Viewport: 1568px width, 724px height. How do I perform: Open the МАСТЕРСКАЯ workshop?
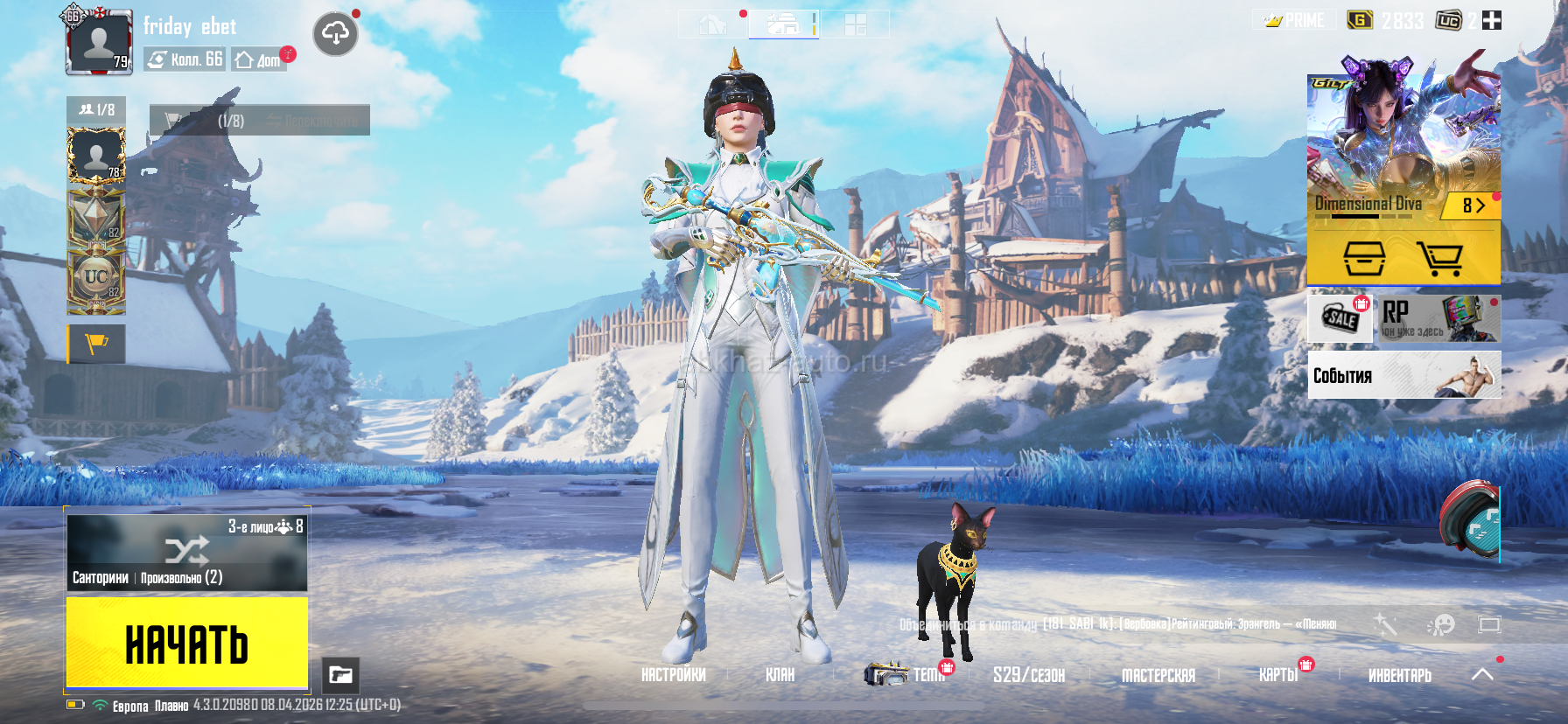point(1158,675)
